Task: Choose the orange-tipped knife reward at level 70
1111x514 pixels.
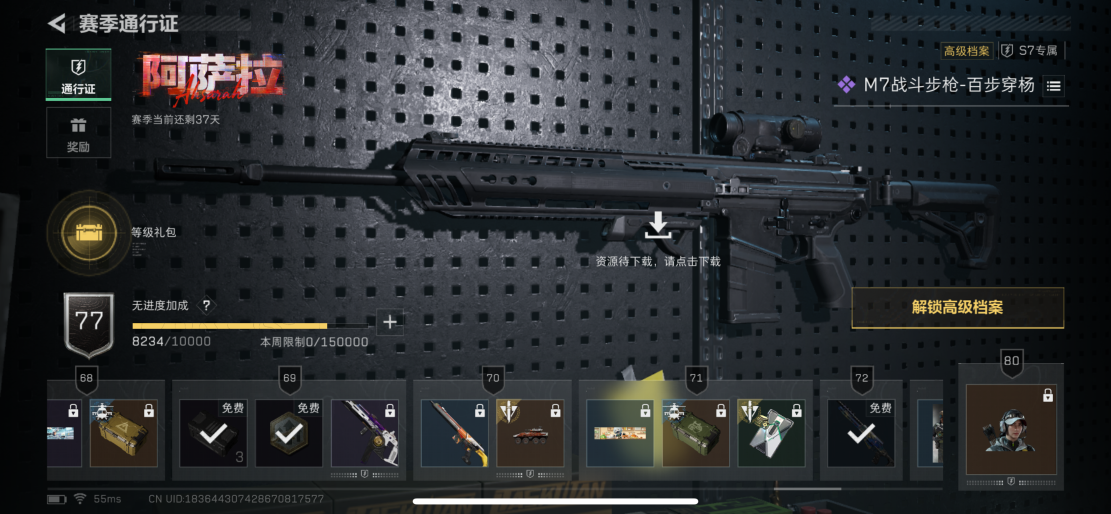Action: coord(454,433)
